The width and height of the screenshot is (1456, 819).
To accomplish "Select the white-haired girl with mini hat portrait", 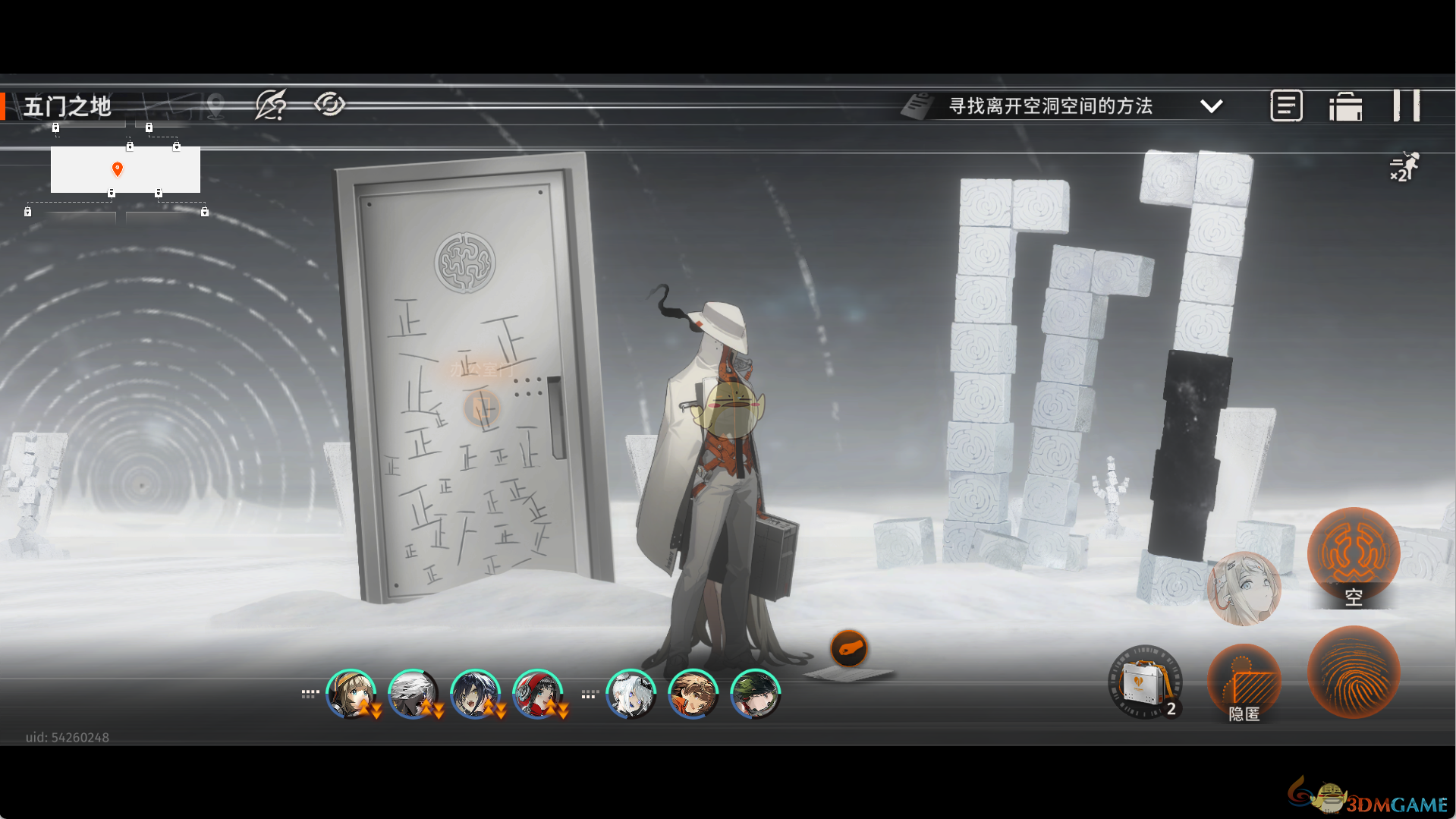I will pyautogui.click(x=631, y=694).
